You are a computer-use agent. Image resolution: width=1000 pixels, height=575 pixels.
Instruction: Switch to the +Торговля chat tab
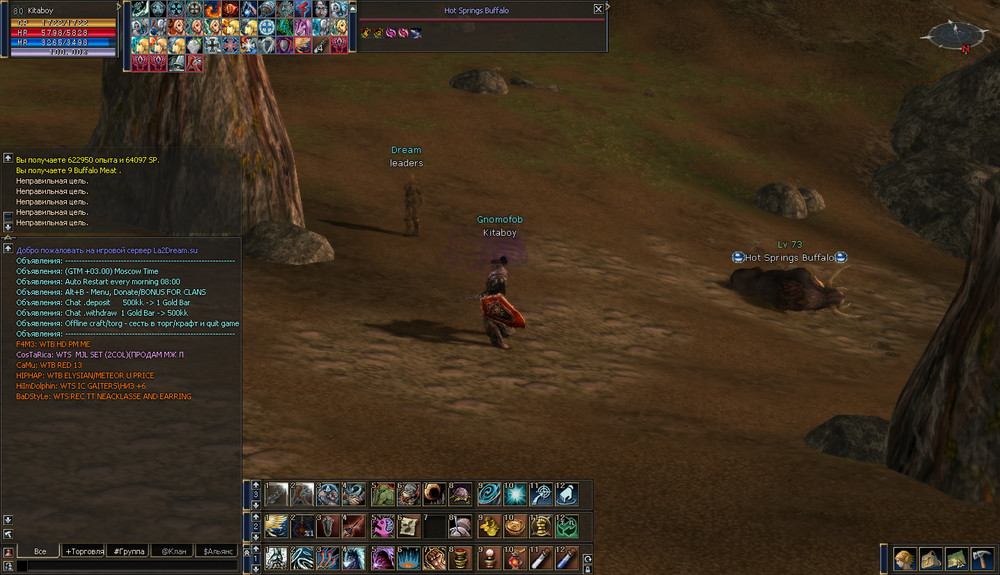click(84, 551)
